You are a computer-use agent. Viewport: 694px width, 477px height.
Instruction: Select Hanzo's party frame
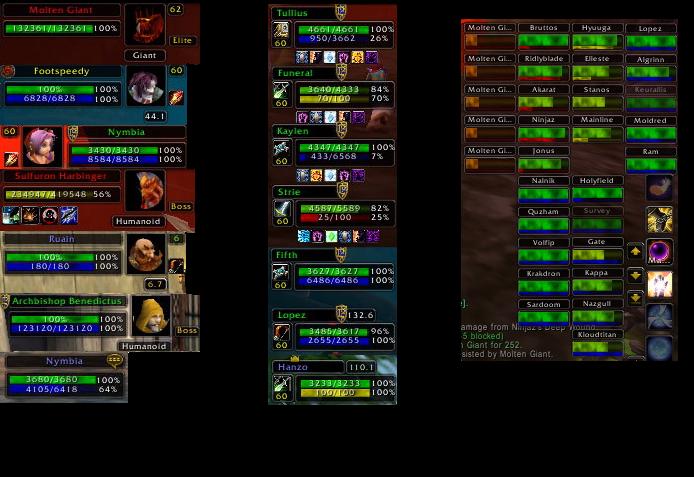(334, 384)
